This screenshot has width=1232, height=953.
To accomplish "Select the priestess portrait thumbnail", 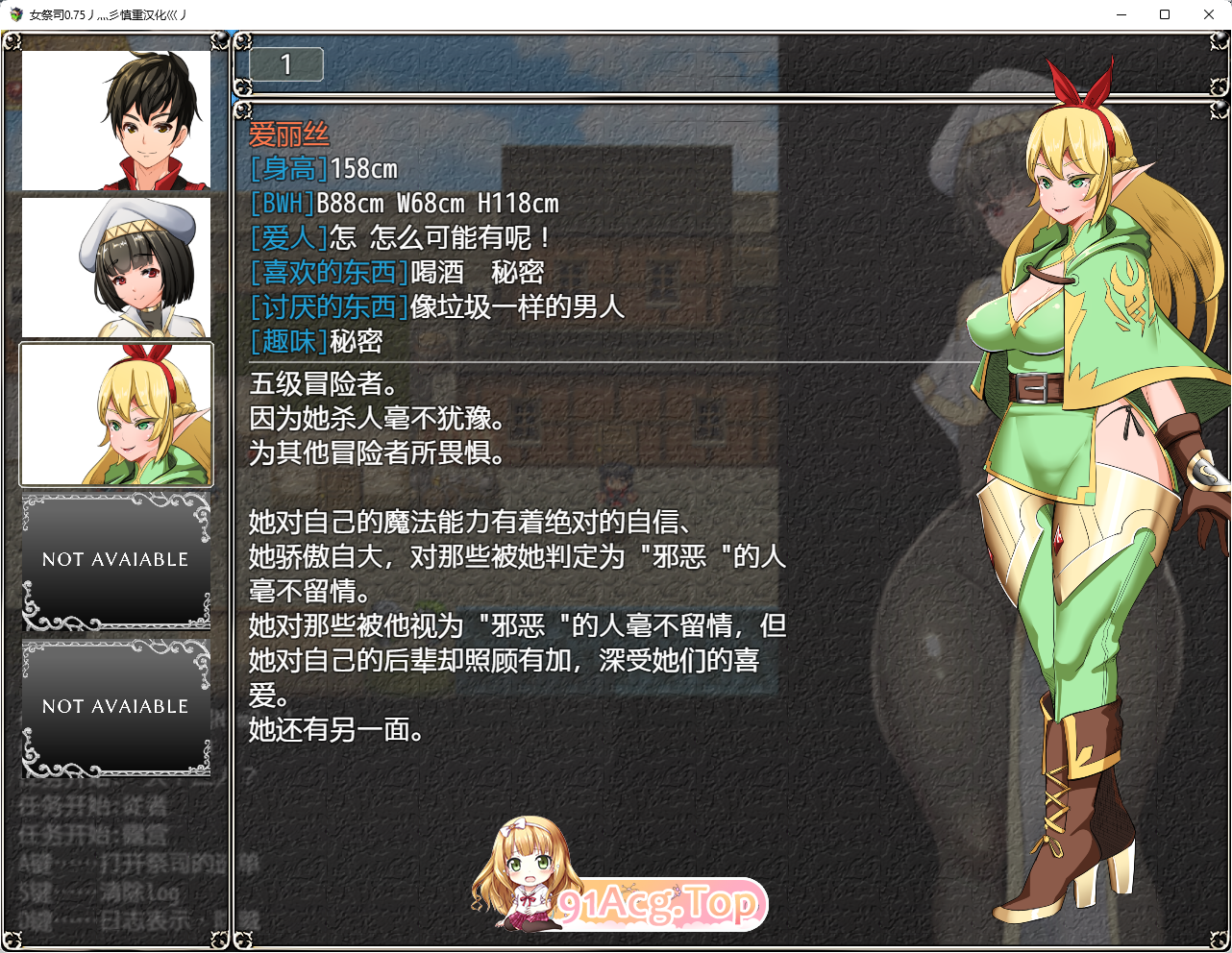I will point(115,265).
